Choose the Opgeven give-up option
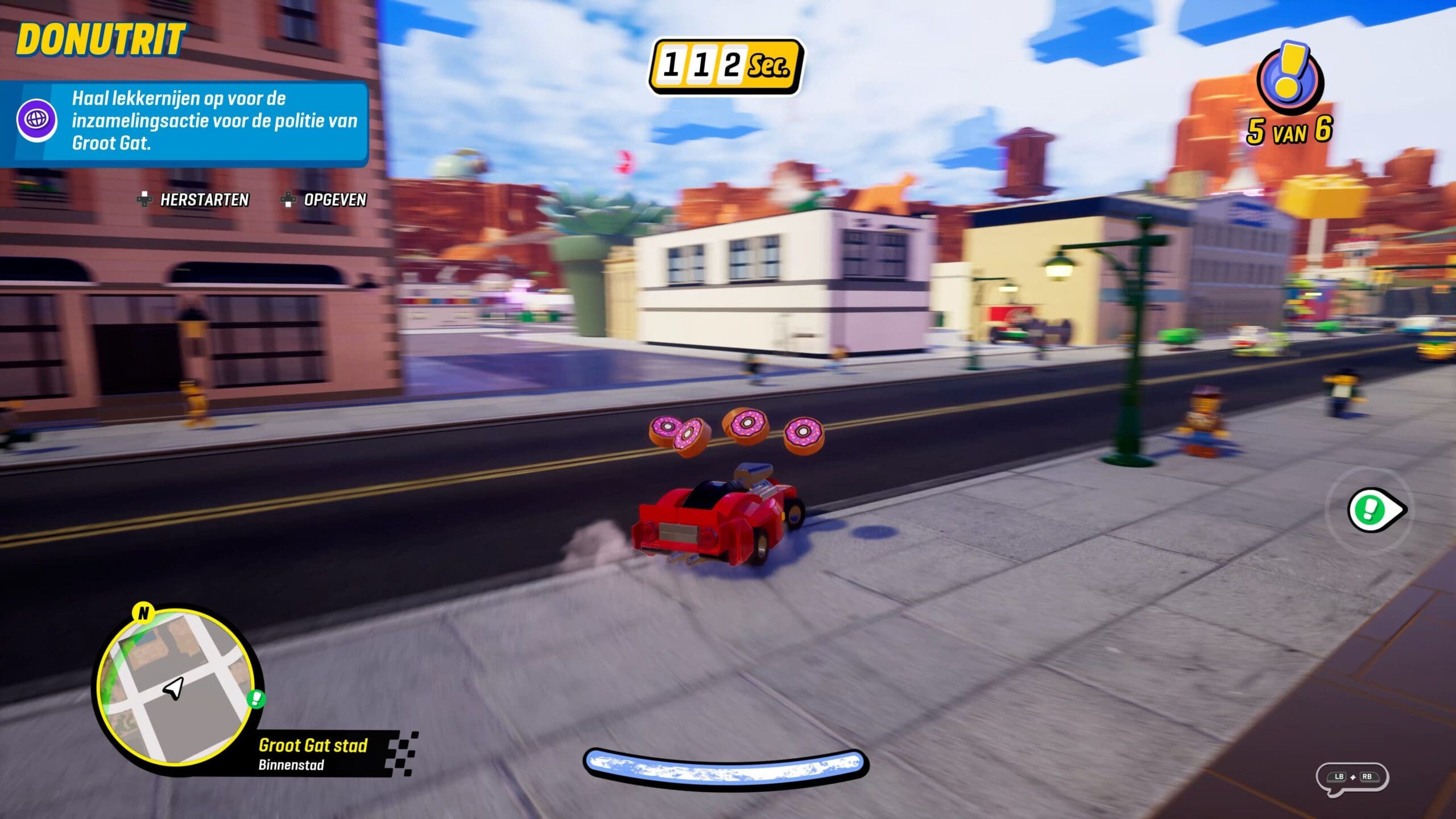Image resolution: width=1456 pixels, height=819 pixels. coord(325,200)
